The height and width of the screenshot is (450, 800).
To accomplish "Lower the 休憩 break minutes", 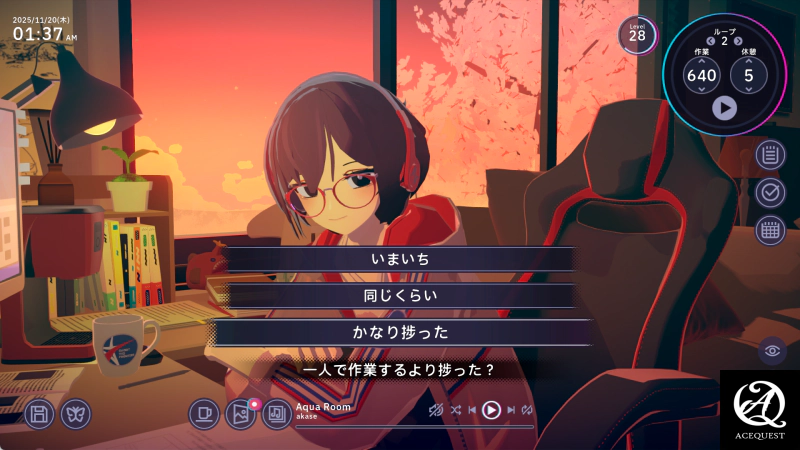I will coord(748,90).
